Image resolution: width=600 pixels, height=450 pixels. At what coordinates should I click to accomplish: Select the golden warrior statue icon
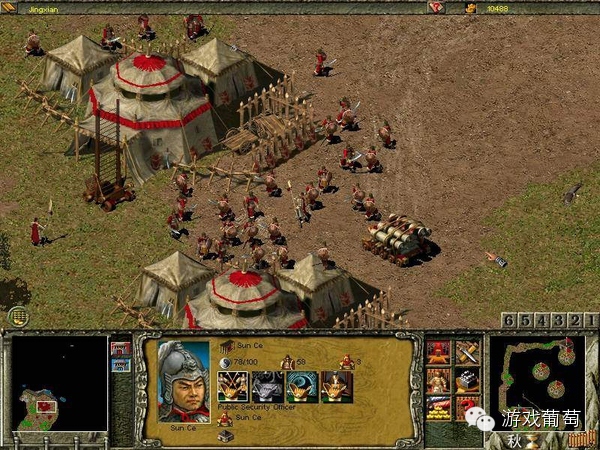(438, 380)
